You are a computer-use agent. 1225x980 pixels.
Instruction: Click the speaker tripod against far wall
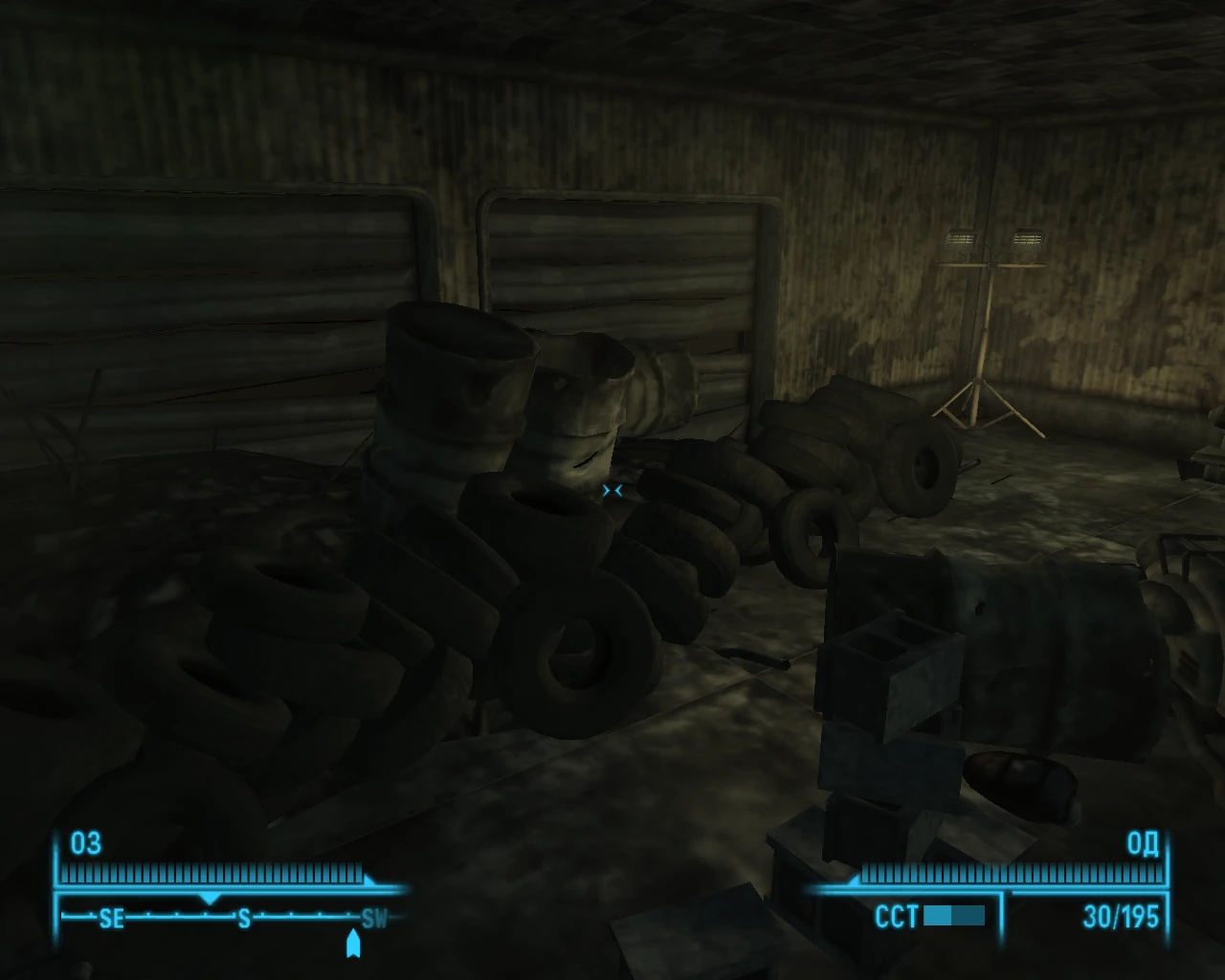[988, 335]
